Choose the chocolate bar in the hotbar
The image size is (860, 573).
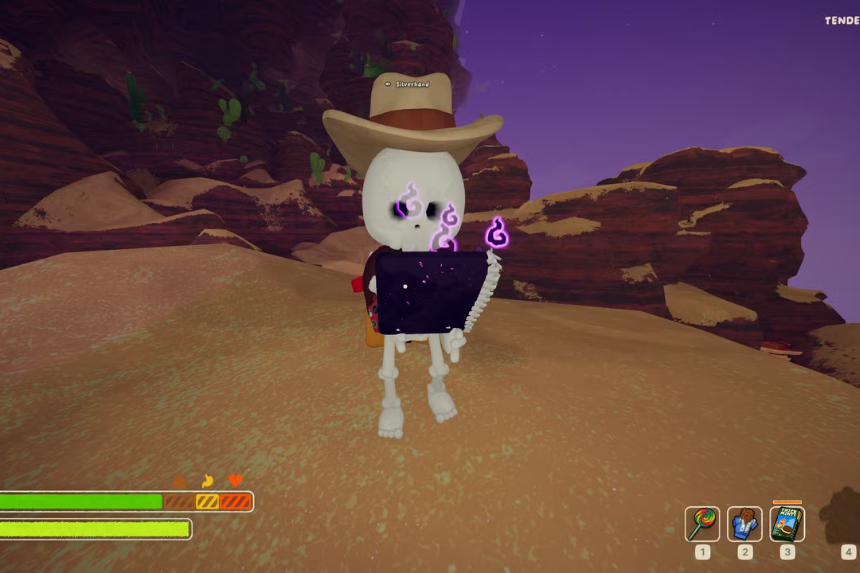coord(745,523)
